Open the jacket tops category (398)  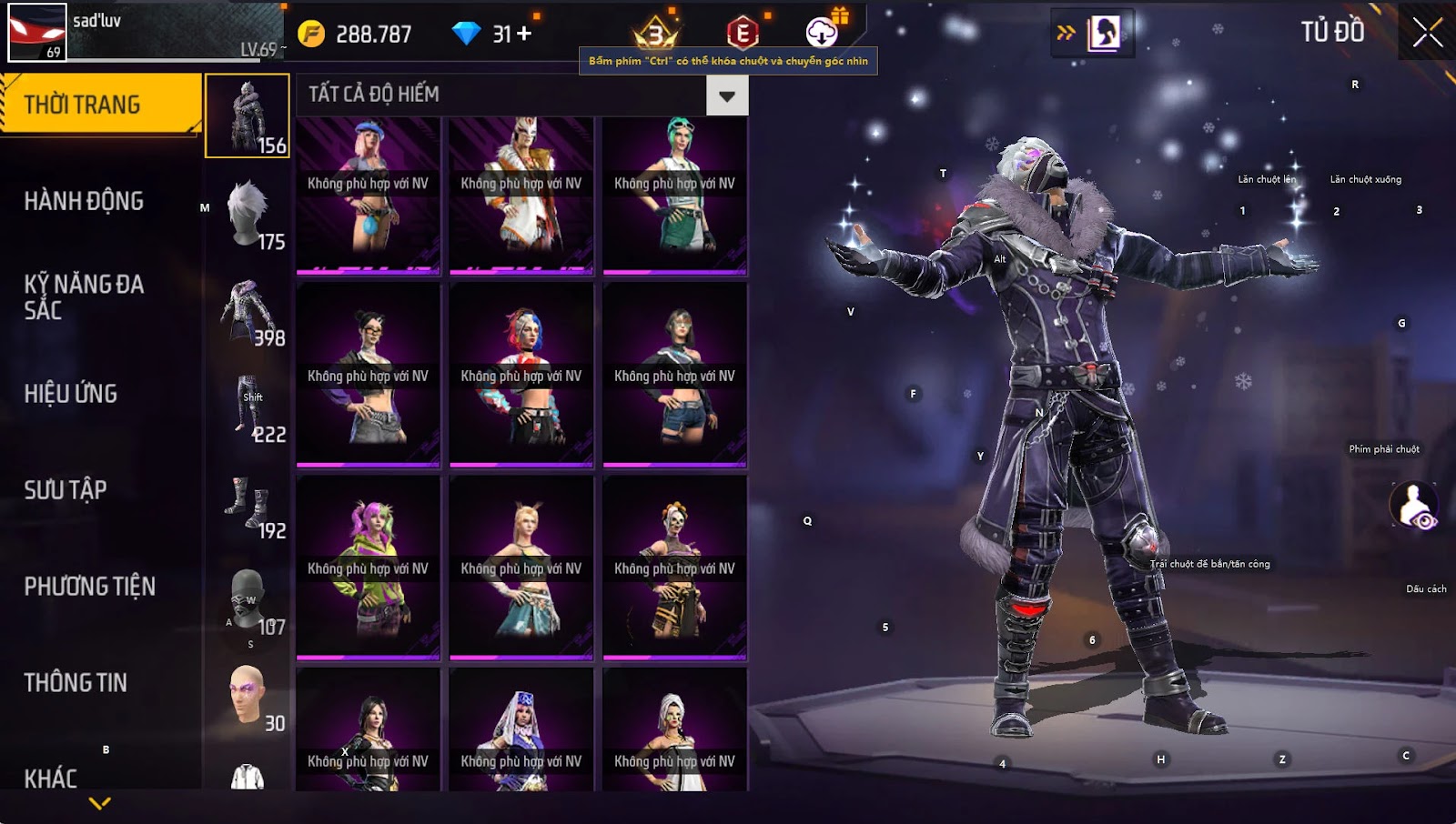coord(248,309)
